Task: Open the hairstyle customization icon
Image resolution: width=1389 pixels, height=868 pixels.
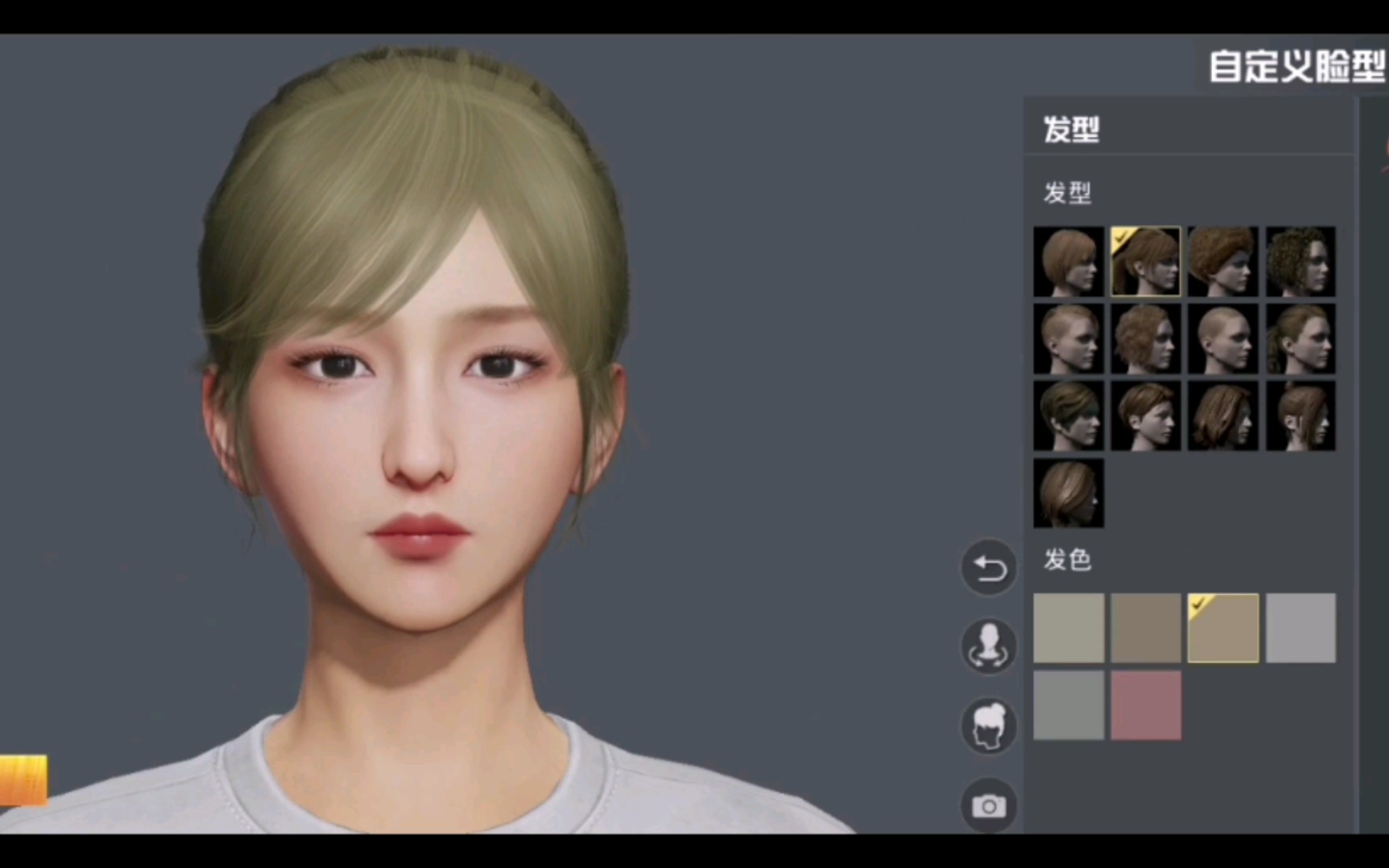Action: (990, 725)
